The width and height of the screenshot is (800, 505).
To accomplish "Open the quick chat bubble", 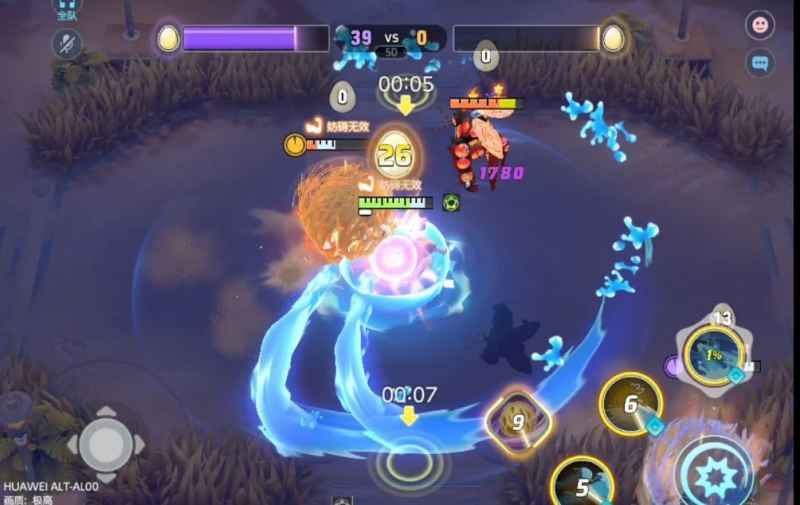I will pos(760,63).
